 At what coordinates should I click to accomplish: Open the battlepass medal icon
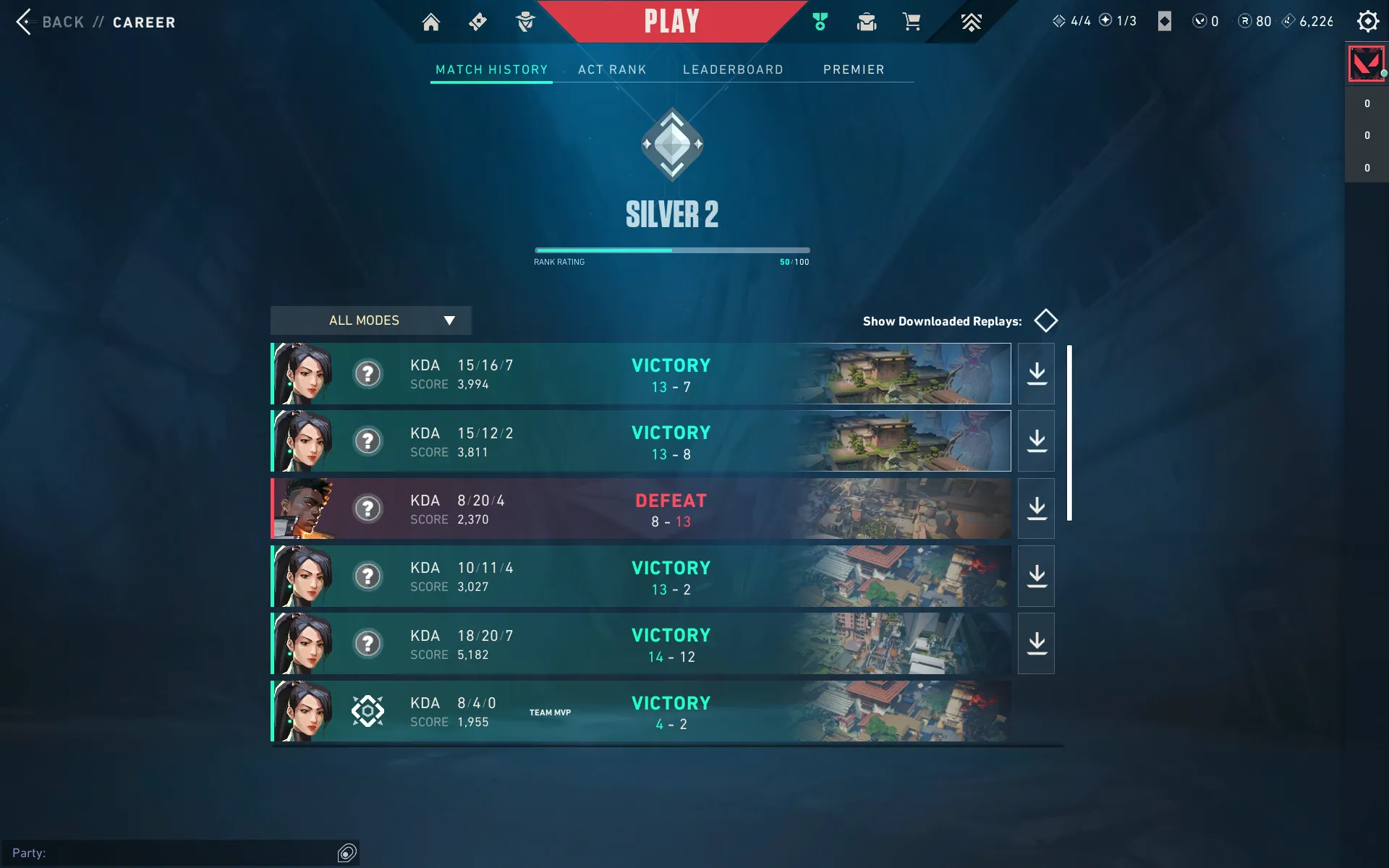(x=820, y=22)
